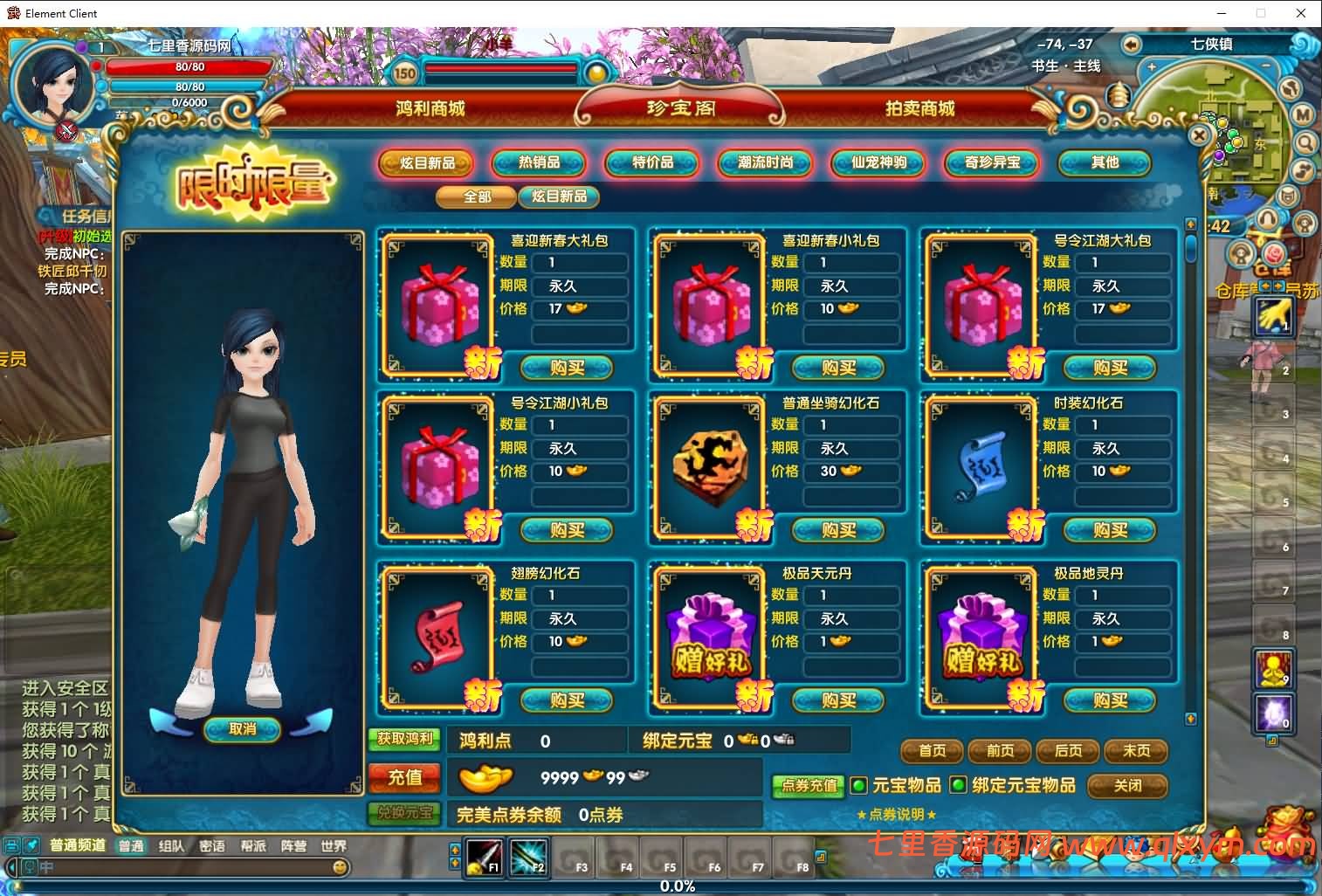Click the headphones icon on the right sidebar
Viewport: 1322px width, 896px height.
(1268, 218)
